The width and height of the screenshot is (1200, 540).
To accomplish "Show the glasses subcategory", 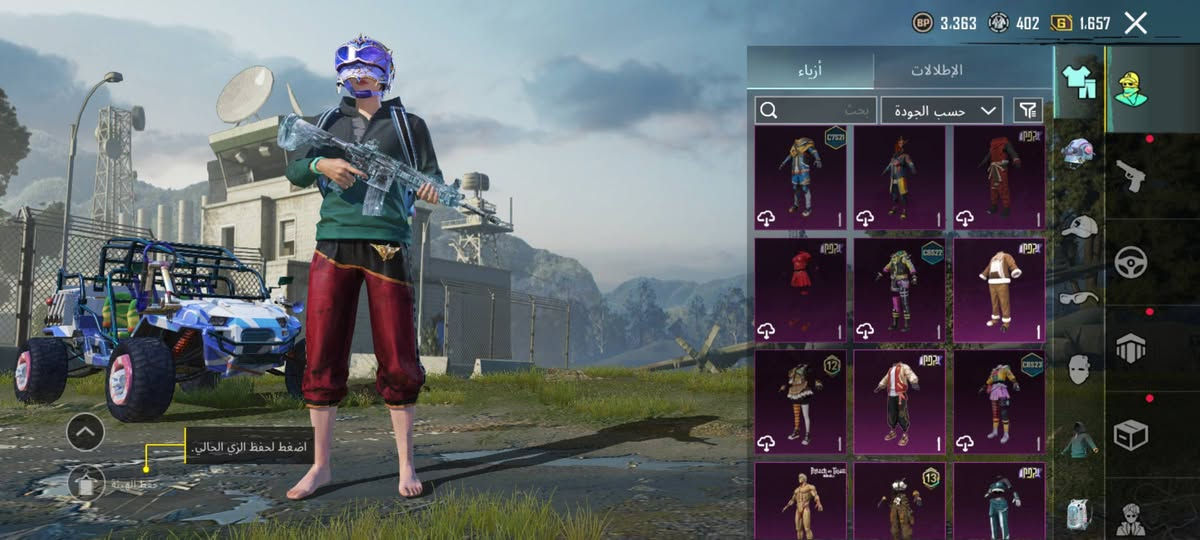I will coord(1078,297).
